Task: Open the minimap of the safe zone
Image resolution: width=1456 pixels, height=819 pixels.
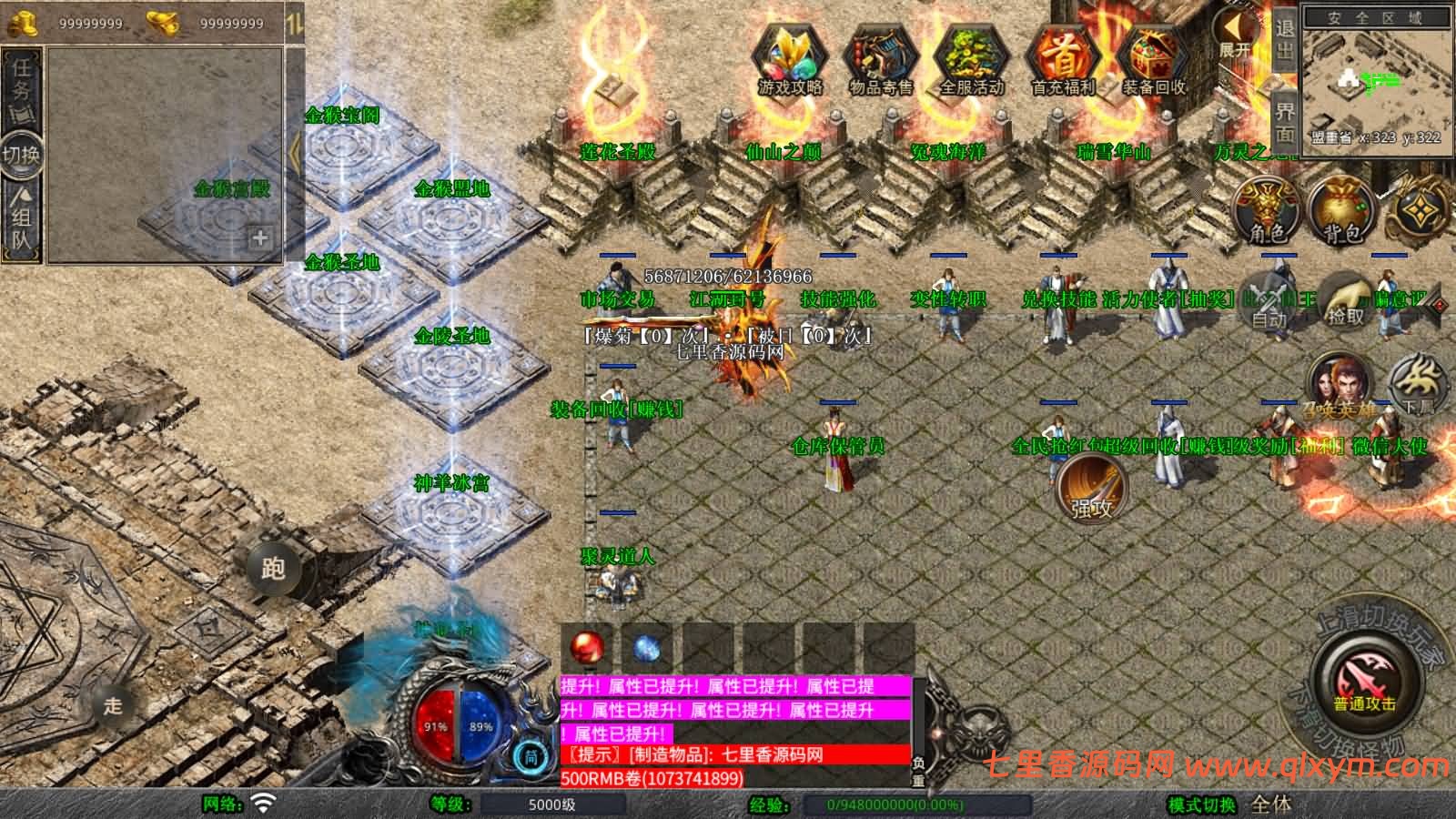Action: tap(1374, 82)
